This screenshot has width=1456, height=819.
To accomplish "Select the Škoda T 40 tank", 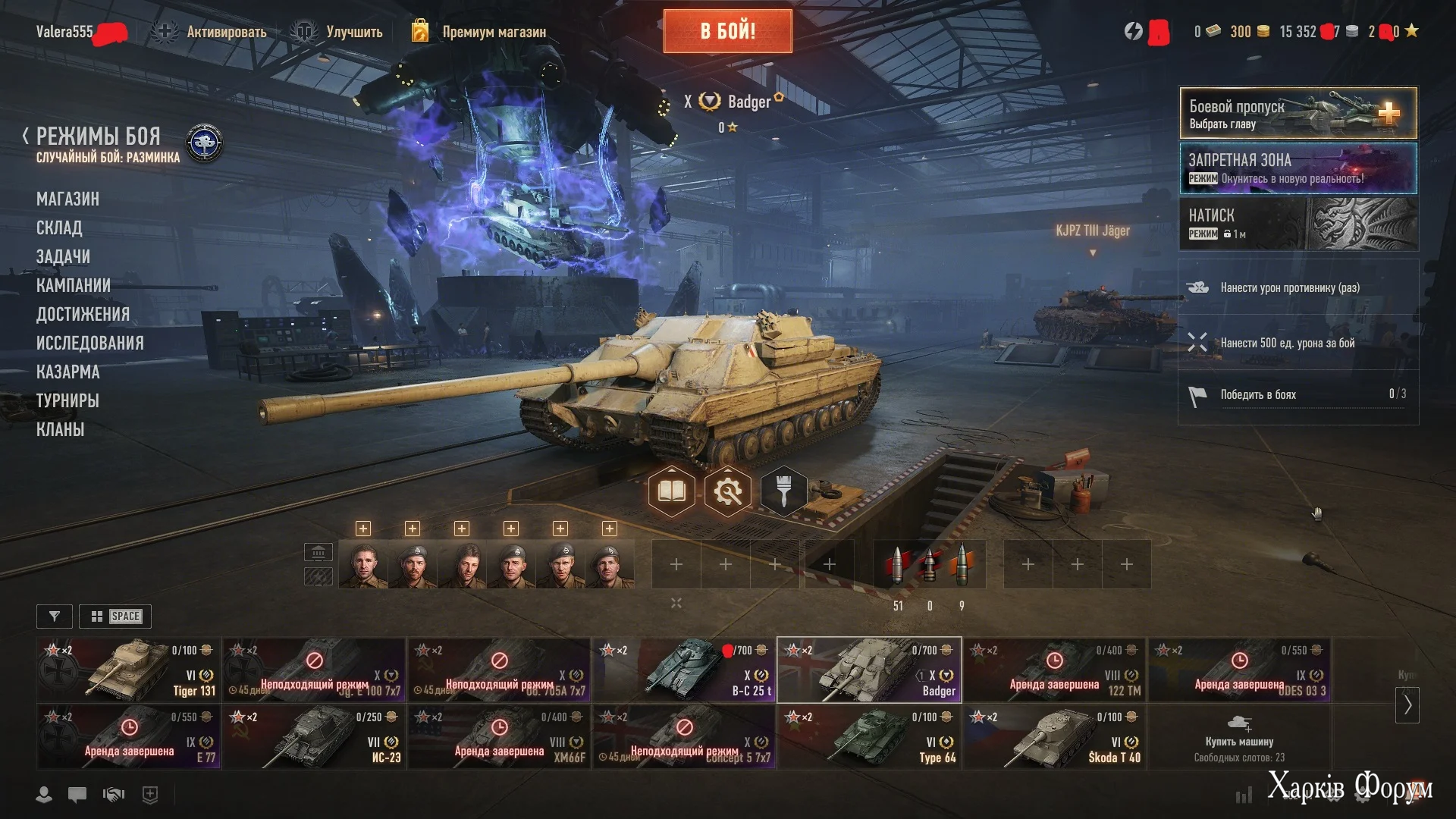I will 1054,736.
